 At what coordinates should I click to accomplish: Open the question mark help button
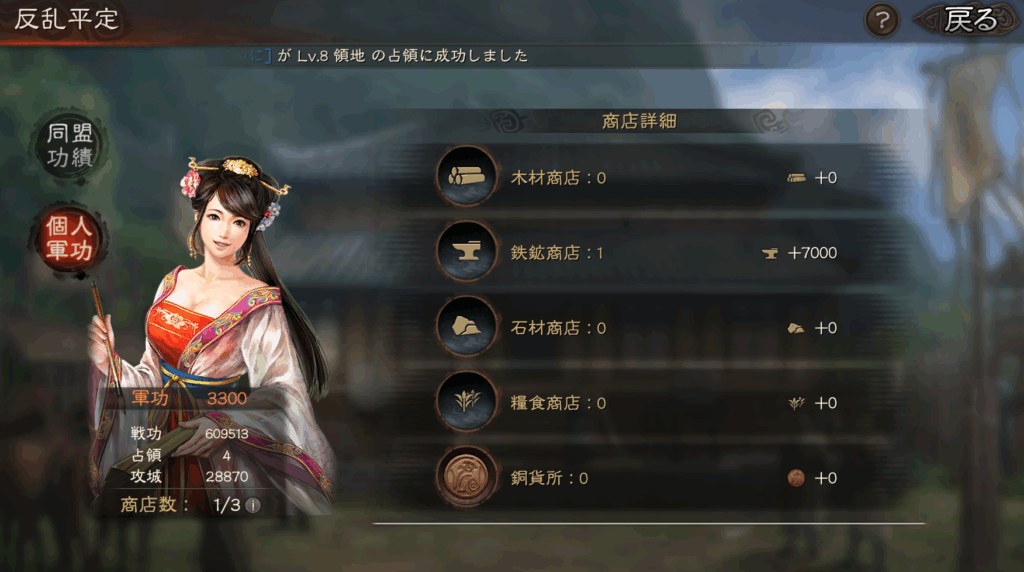tap(881, 20)
